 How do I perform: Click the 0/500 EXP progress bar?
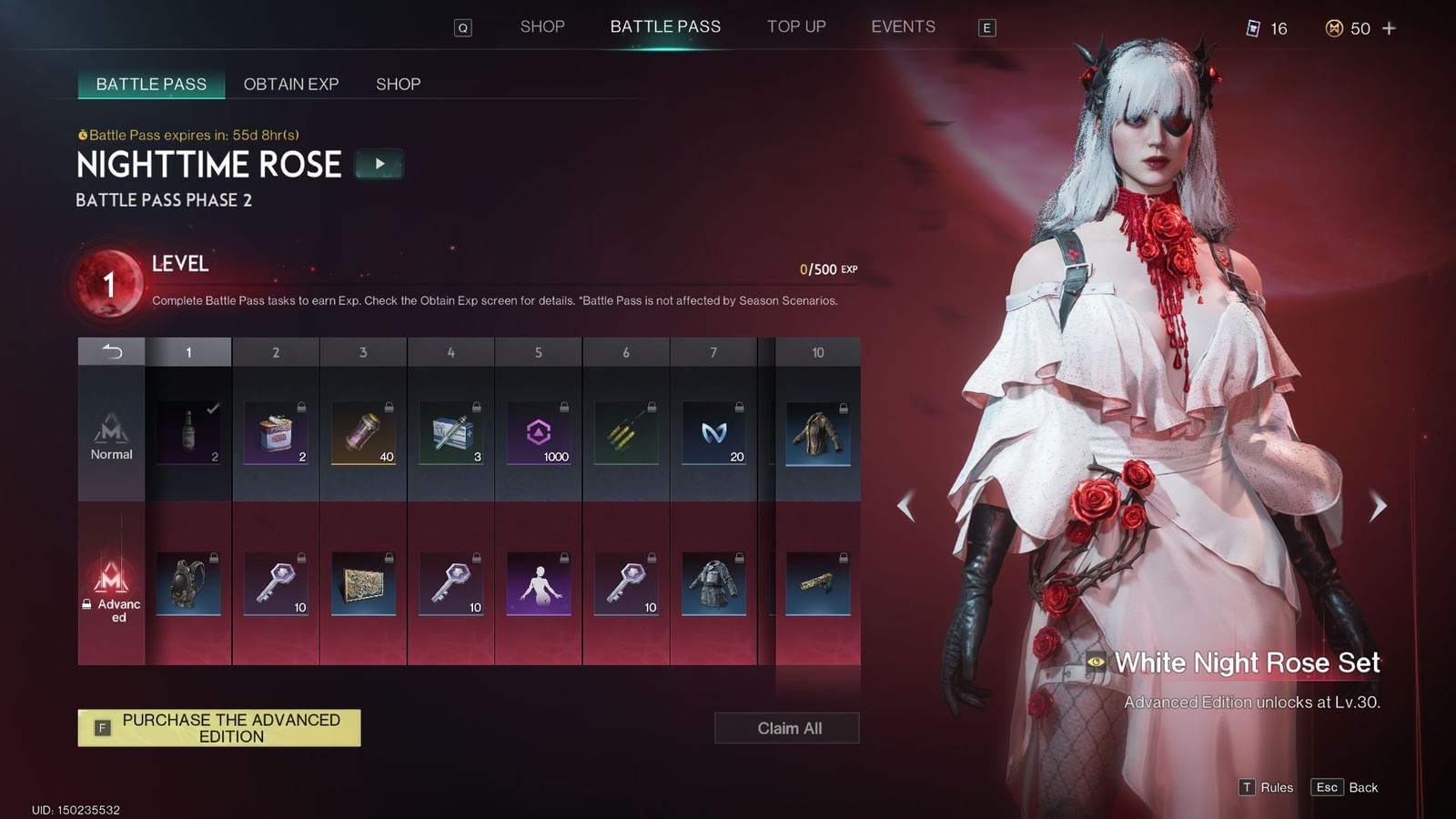[x=826, y=269]
